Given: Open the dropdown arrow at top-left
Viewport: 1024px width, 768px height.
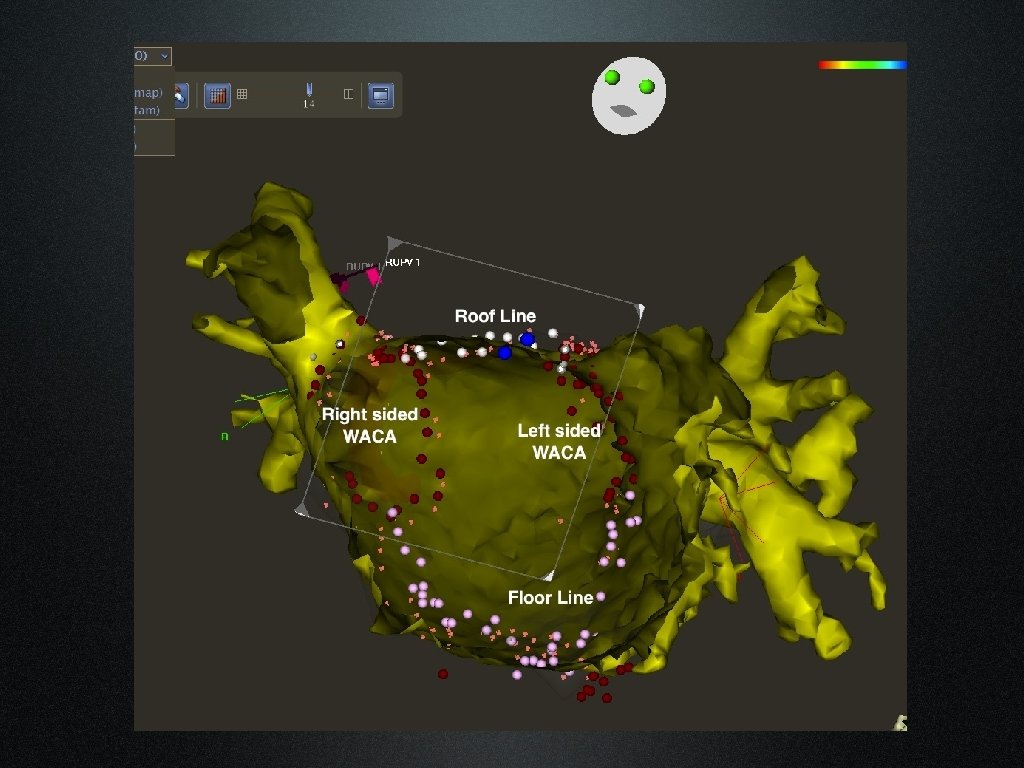Looking at the screenshot, I should [x=164, y=56].
